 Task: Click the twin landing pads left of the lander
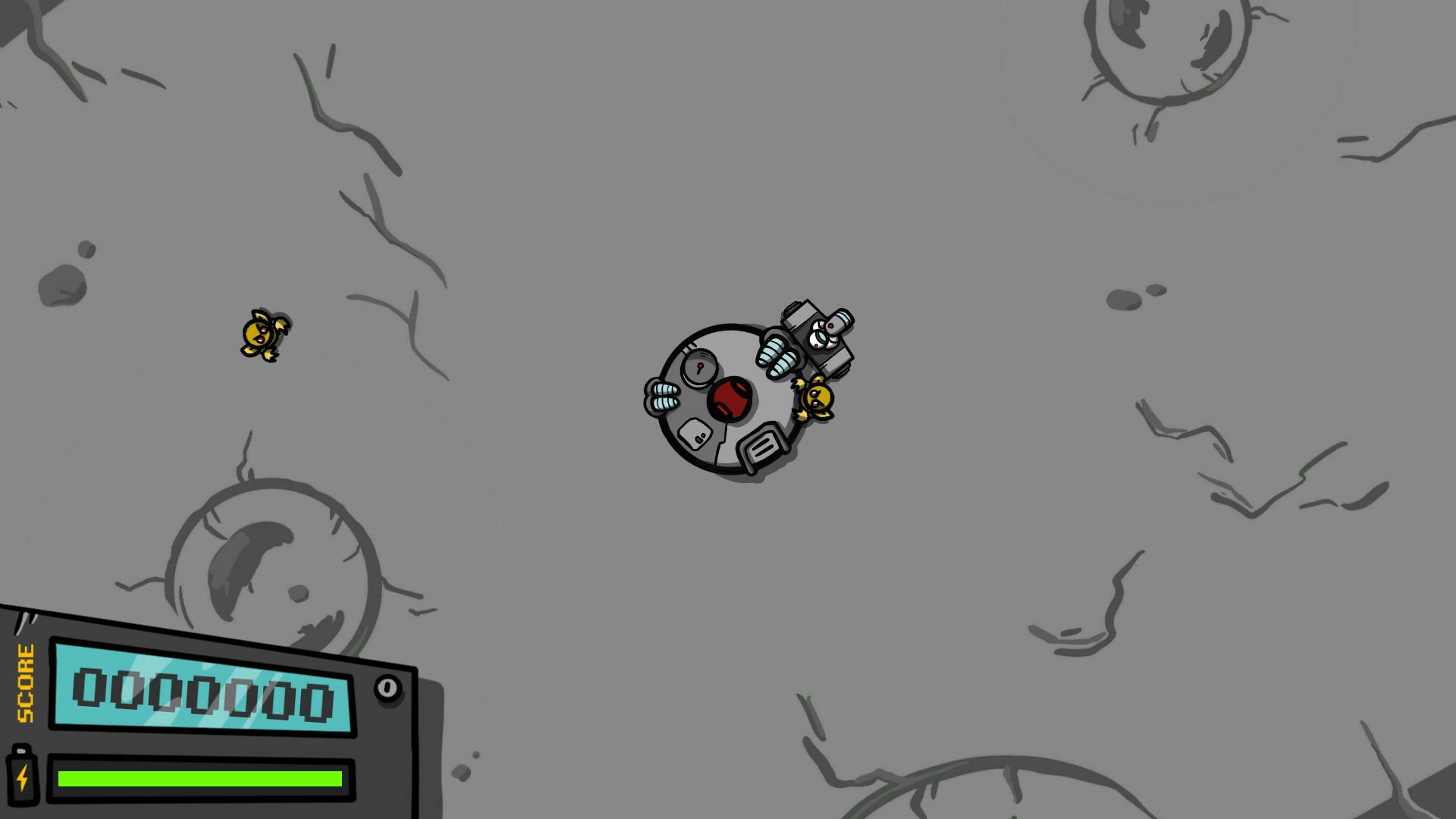[x=664, y=396]
